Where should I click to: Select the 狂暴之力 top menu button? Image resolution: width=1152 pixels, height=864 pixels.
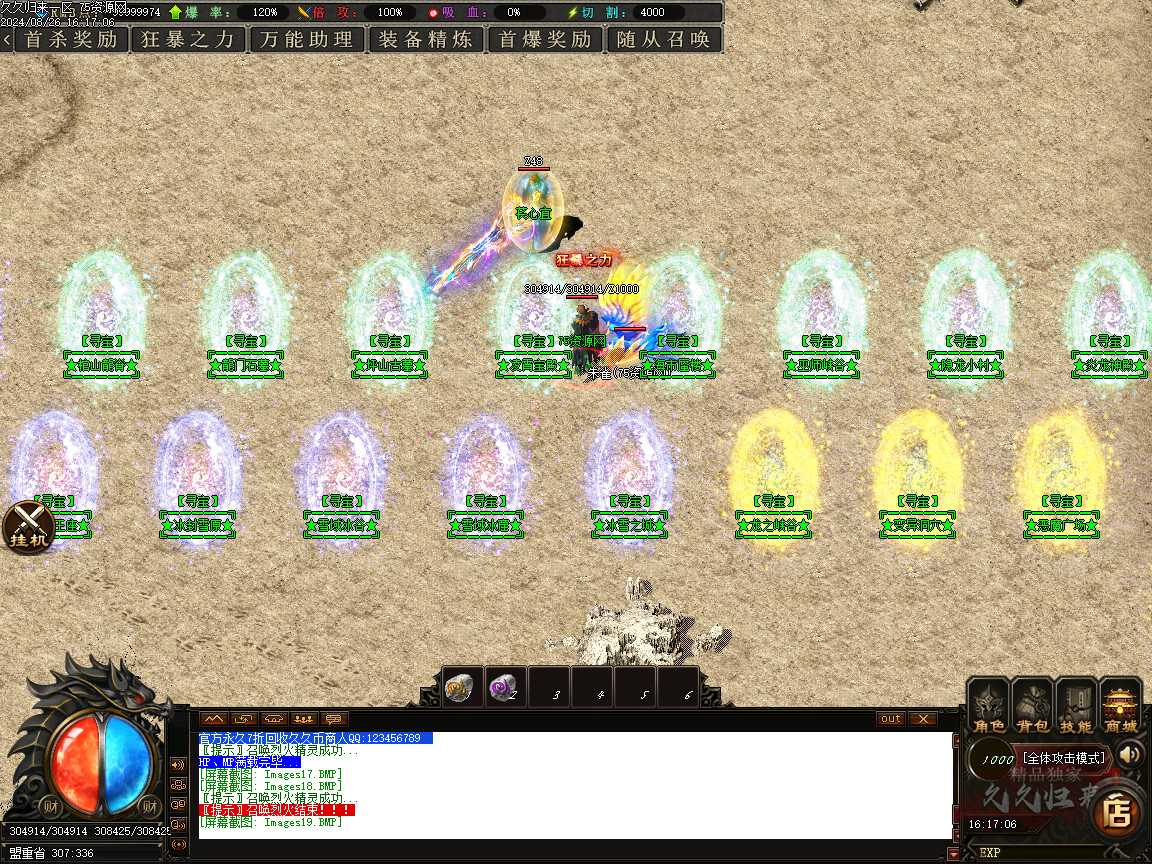pos(189,40)
